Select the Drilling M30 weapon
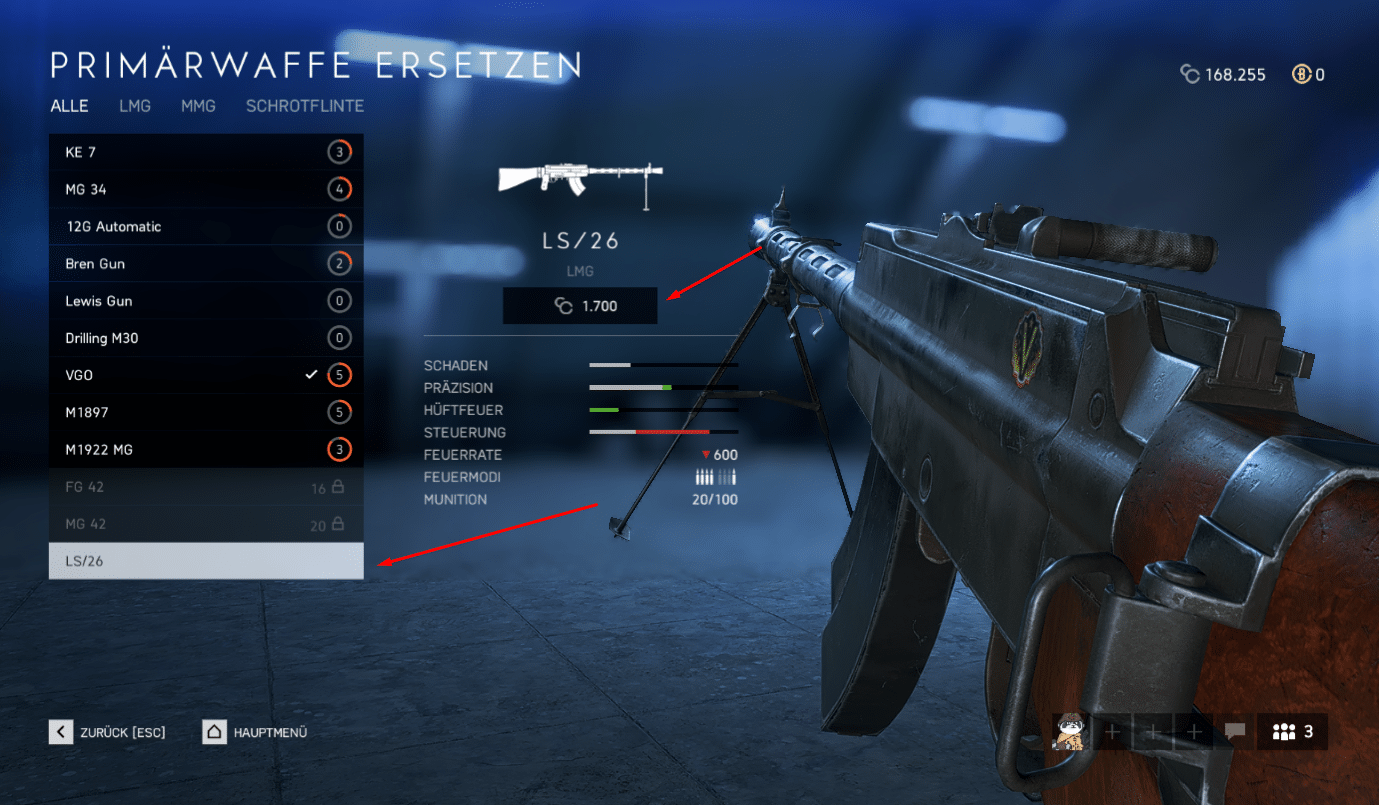This screenshot has width=1379, height=805. 206,338
